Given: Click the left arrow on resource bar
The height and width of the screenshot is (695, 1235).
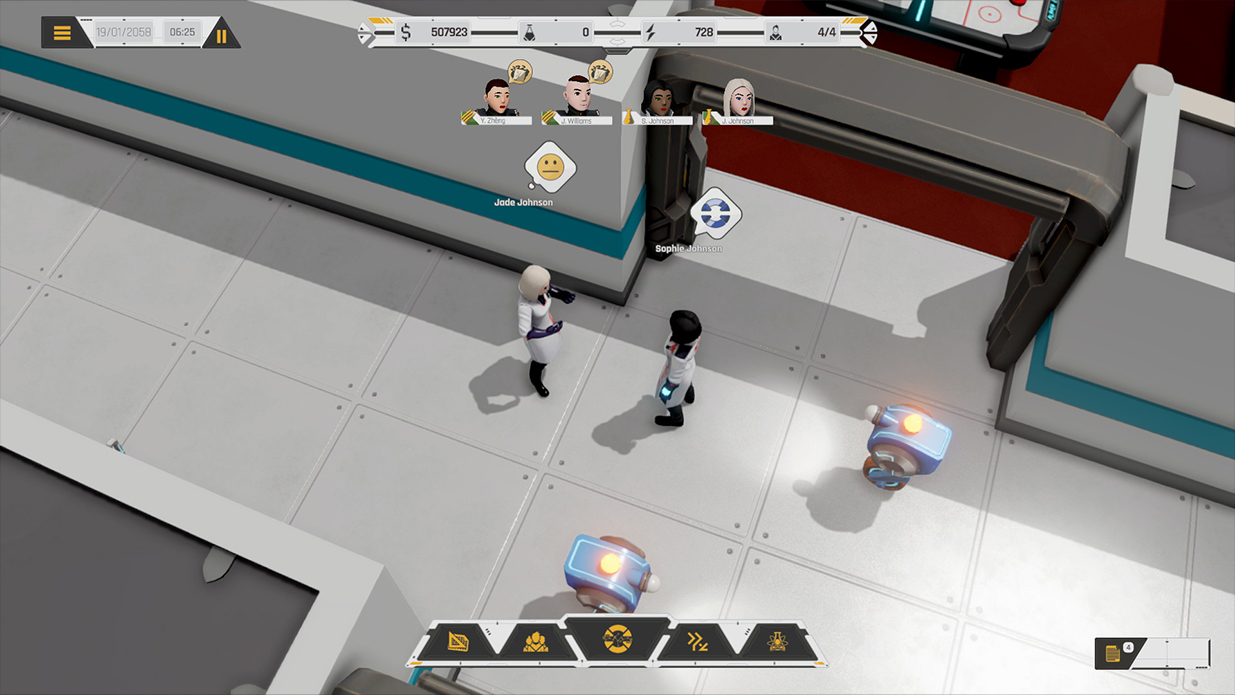Looking at the screenshot, I should point(365,34).
